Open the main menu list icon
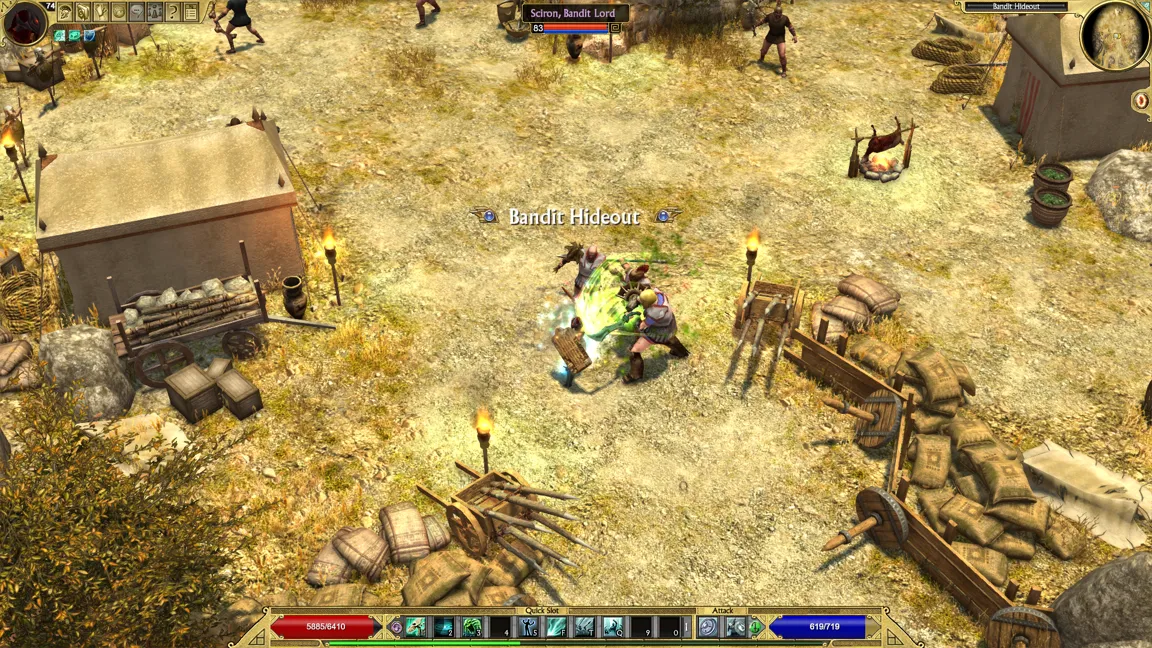This screenshot has height=648, width=1152. (x=191, y=12)
